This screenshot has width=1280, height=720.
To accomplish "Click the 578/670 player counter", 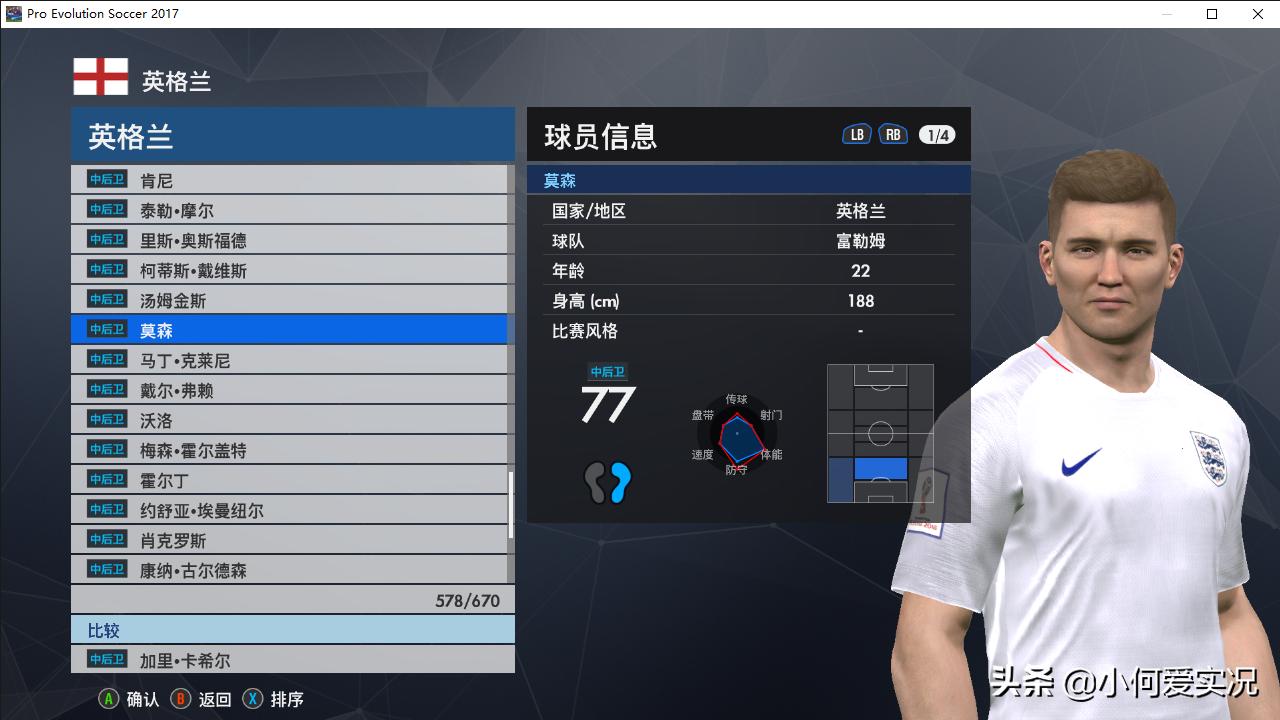I will pyautogui.click(x=470, y=598).
